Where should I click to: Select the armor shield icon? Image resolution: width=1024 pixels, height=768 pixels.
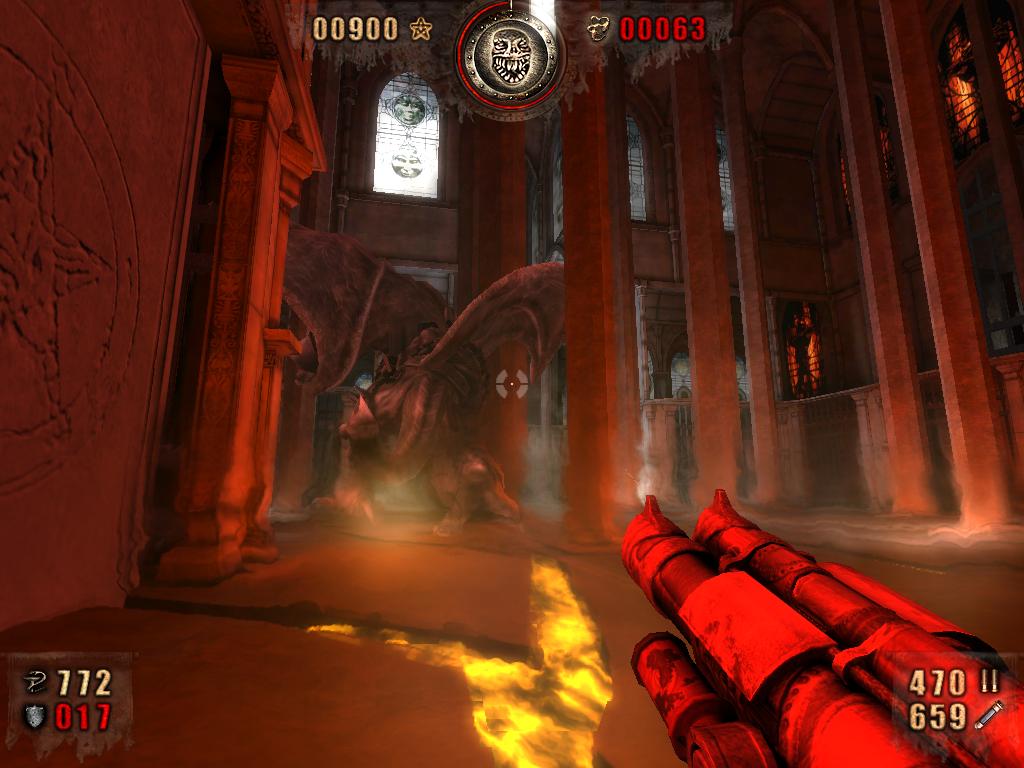coord(34,716)
